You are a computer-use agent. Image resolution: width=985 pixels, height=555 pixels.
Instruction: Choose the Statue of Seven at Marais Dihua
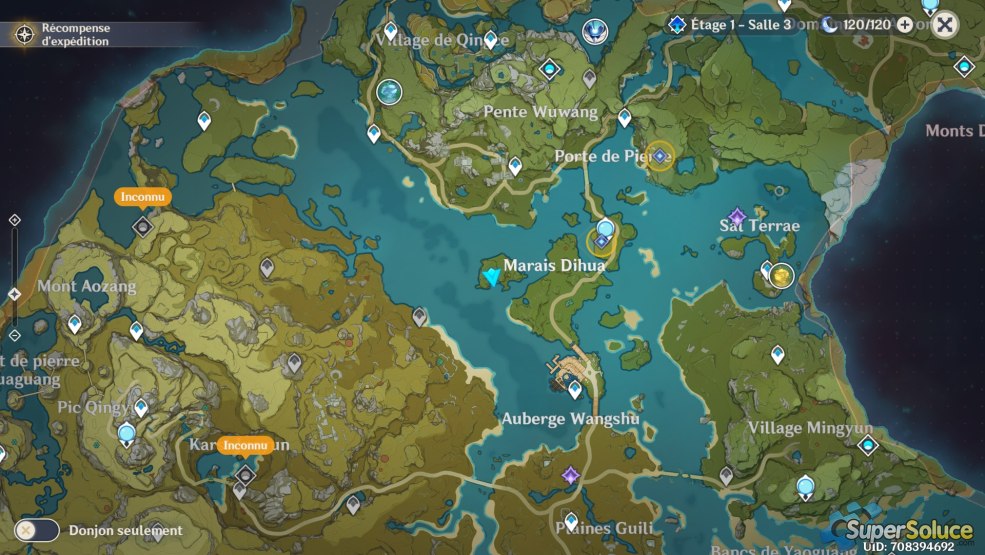[x=604, y=228]
